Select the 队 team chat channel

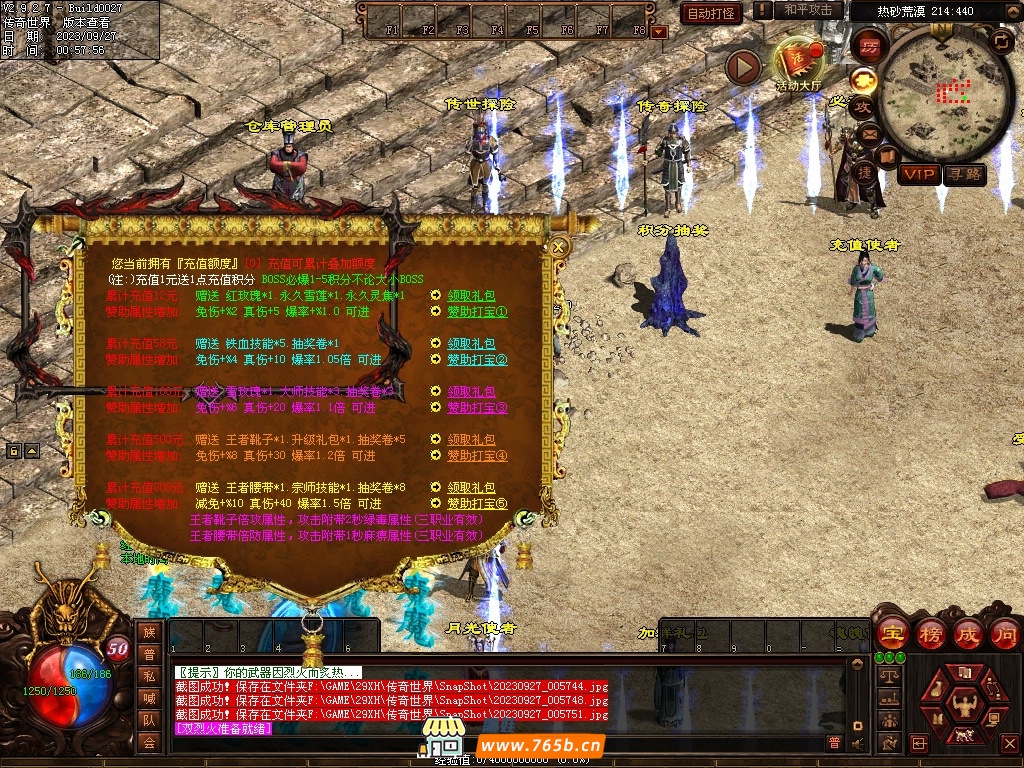(149, 720)
